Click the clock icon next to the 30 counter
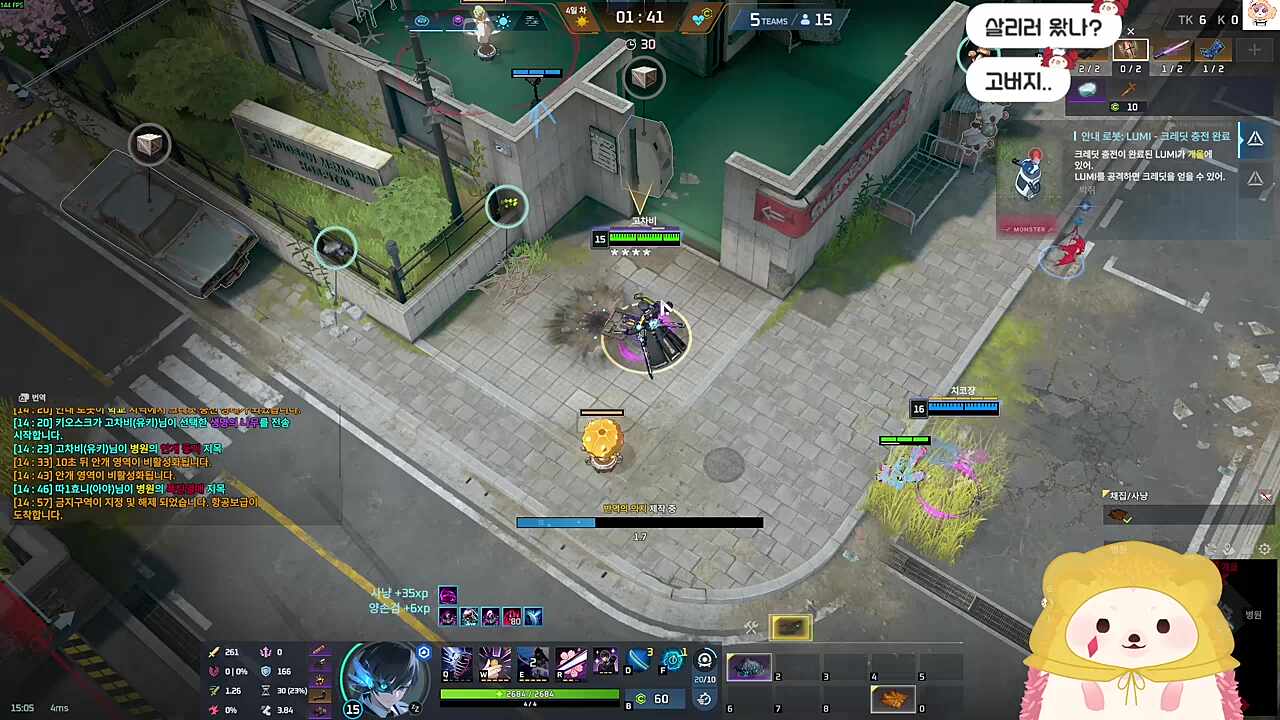This screenshot has width=1280, height=720. [630, 44]
